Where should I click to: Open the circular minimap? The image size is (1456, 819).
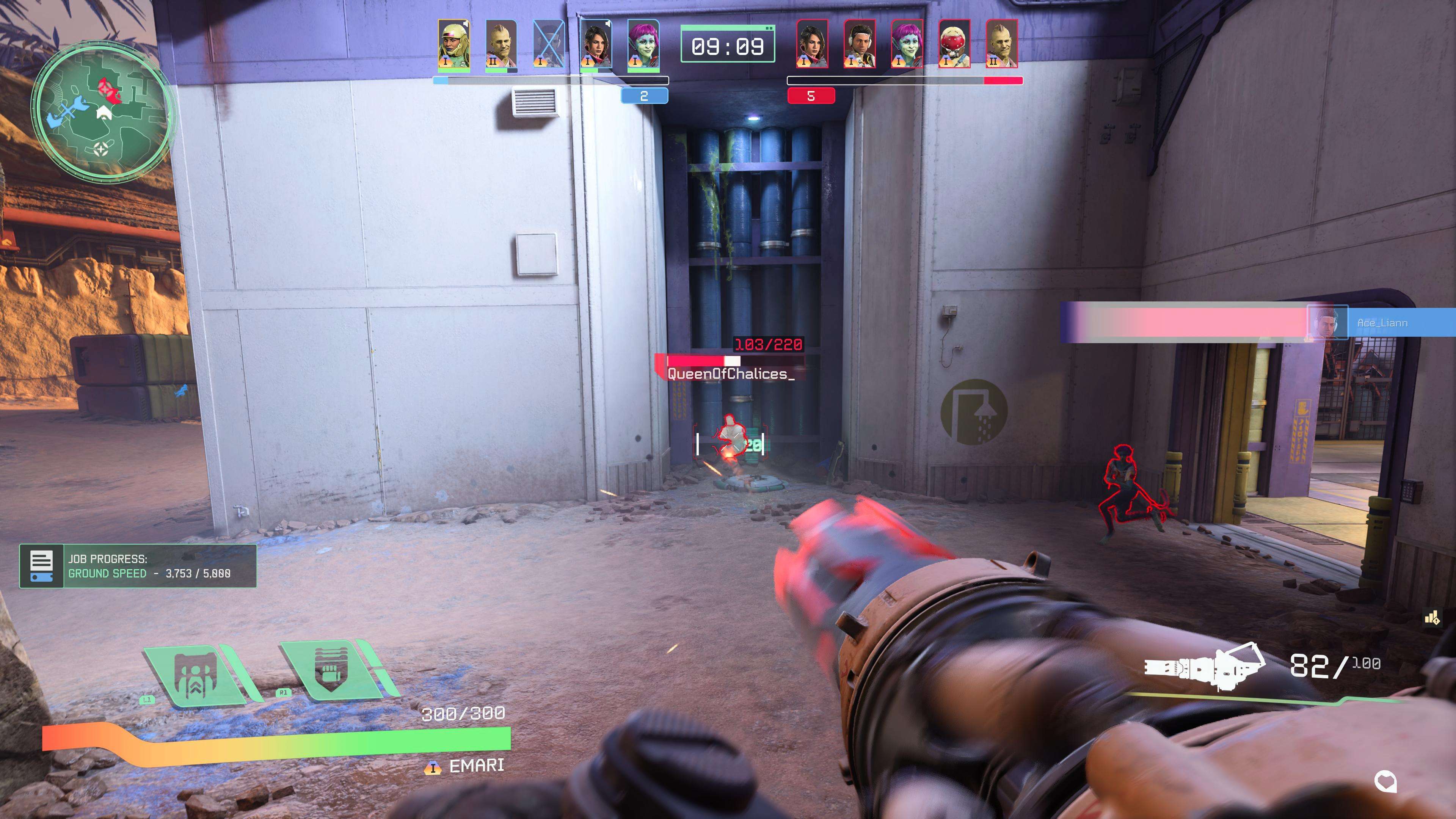(x=102, y=110)
